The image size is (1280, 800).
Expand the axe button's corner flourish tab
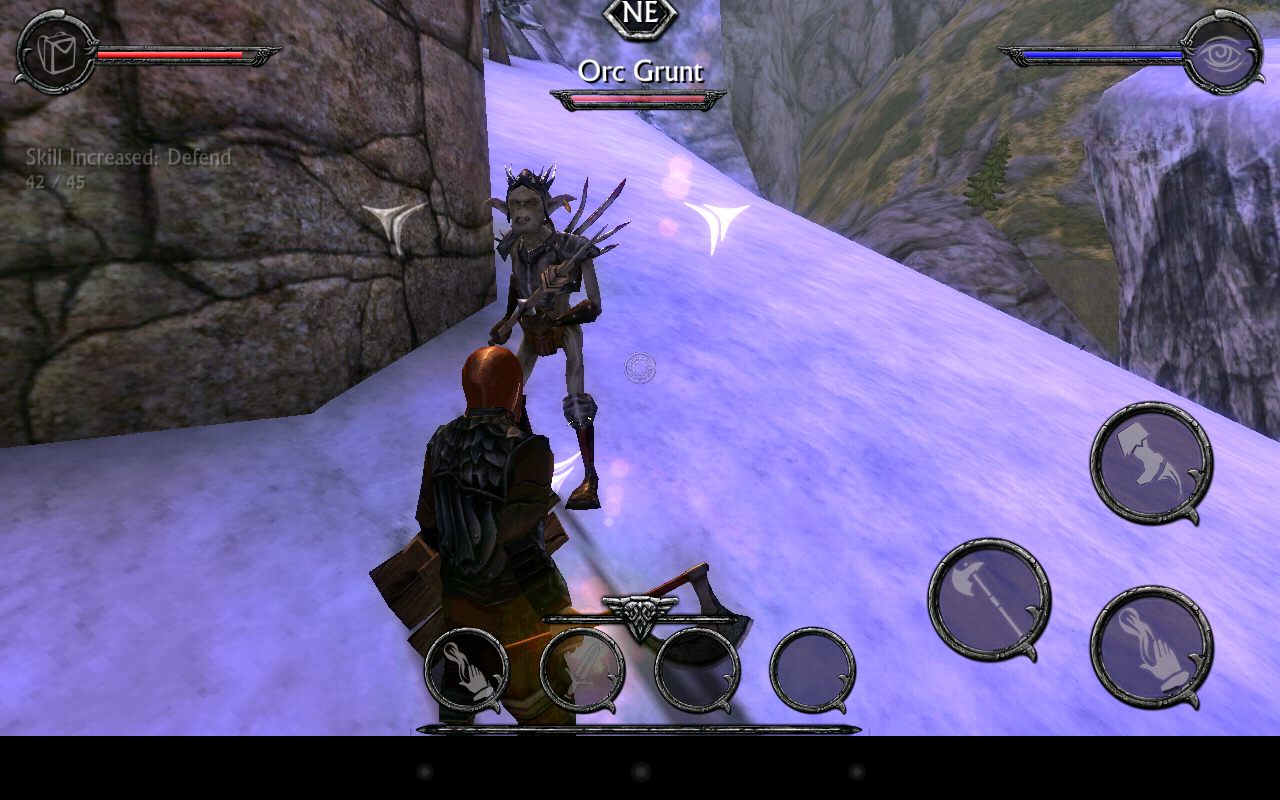click(1032, 650)
